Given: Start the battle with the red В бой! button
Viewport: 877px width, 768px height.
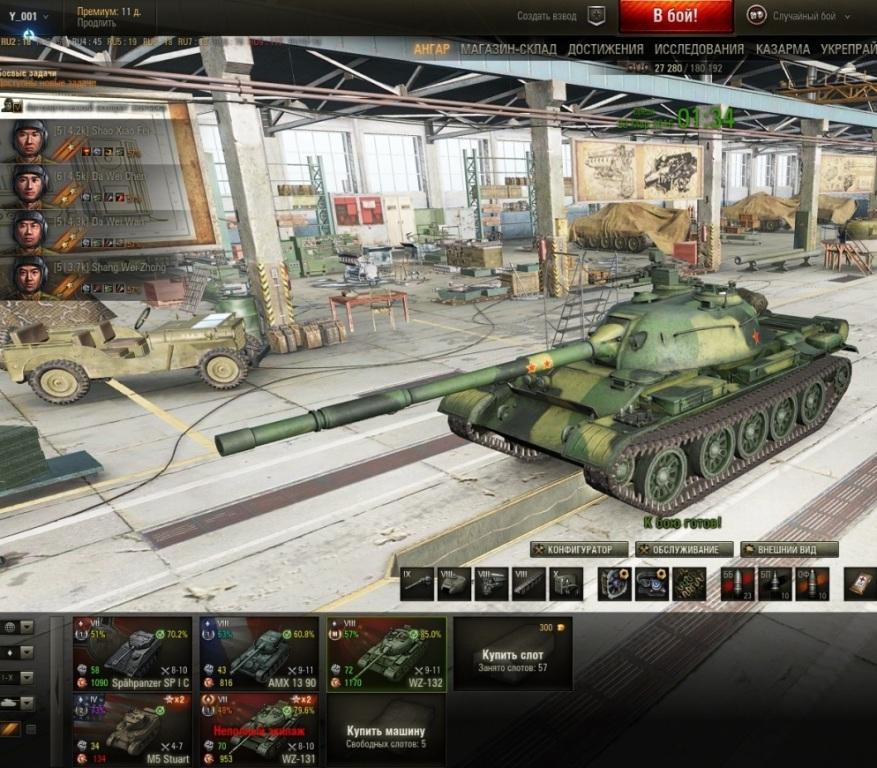Looking at the screenshot, I should tap(676, 16).
